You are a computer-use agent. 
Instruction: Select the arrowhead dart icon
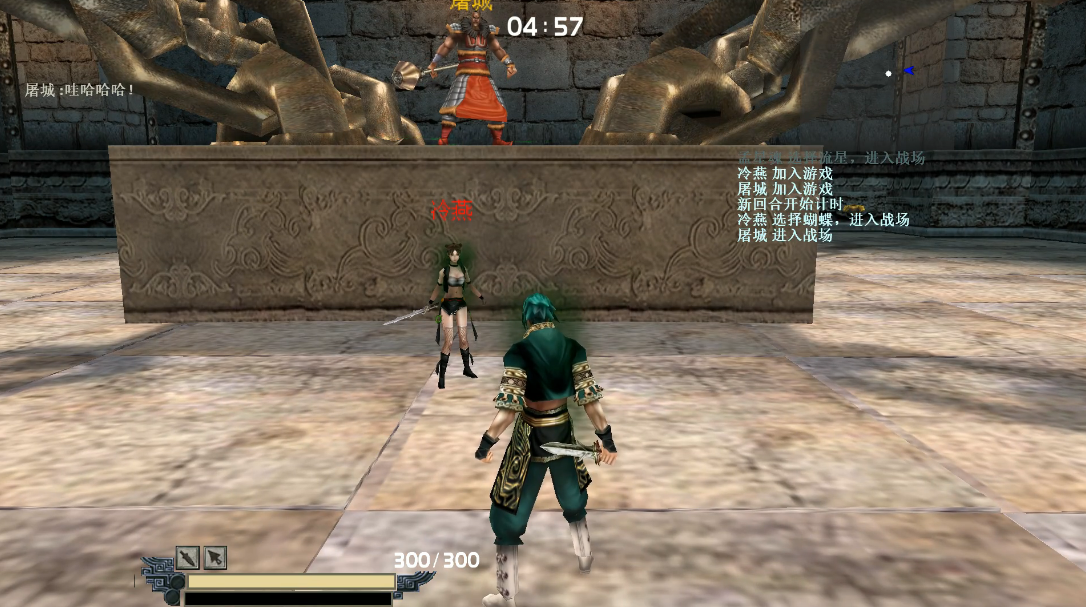(215, 557)
